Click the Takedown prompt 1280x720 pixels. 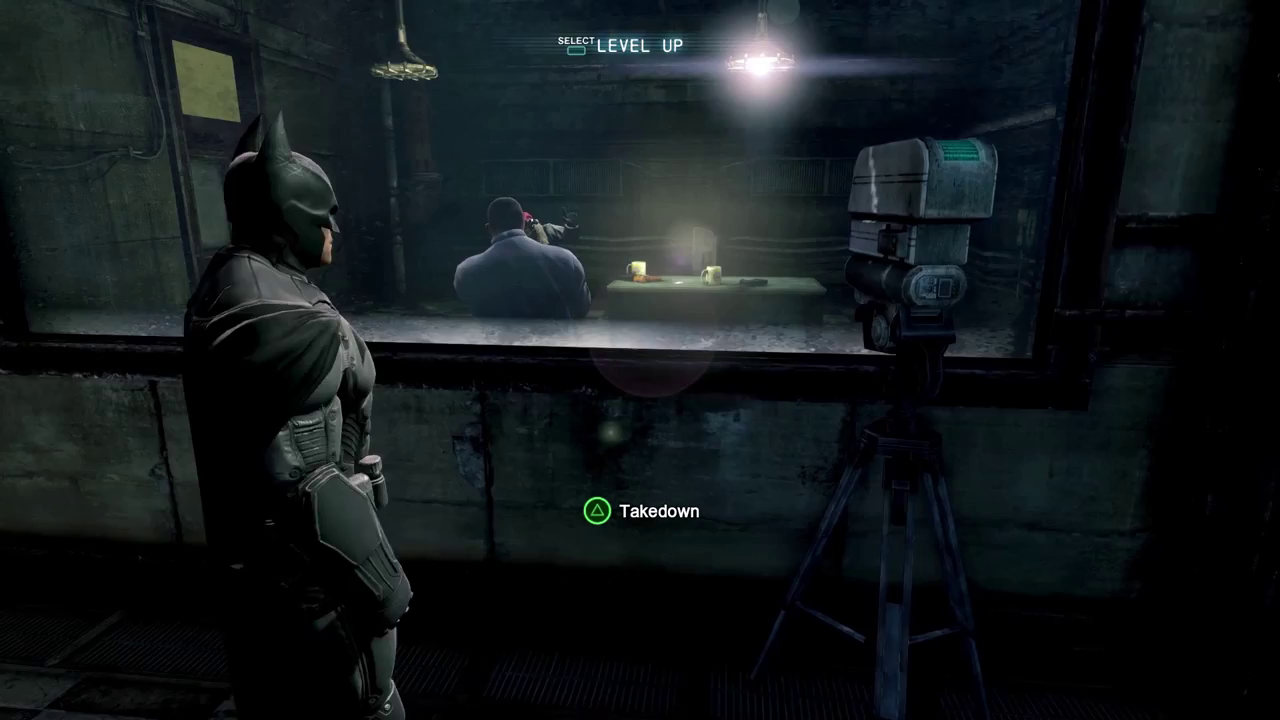640,511
